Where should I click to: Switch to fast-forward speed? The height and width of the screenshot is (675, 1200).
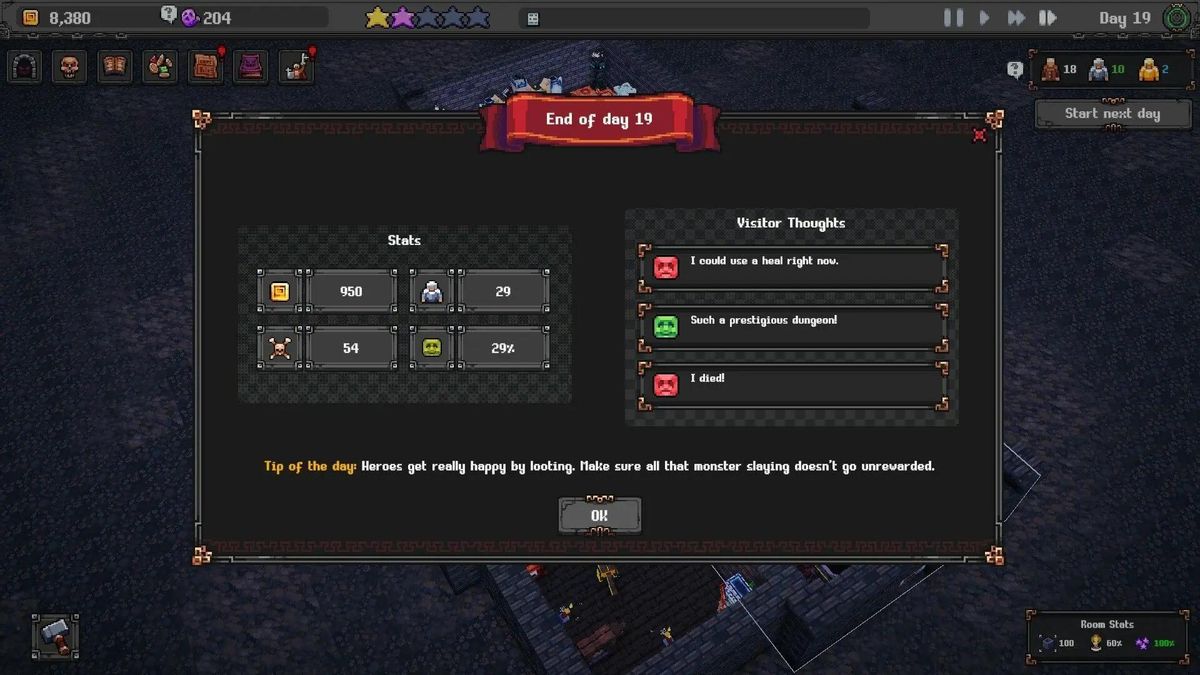click(1015, 18)
